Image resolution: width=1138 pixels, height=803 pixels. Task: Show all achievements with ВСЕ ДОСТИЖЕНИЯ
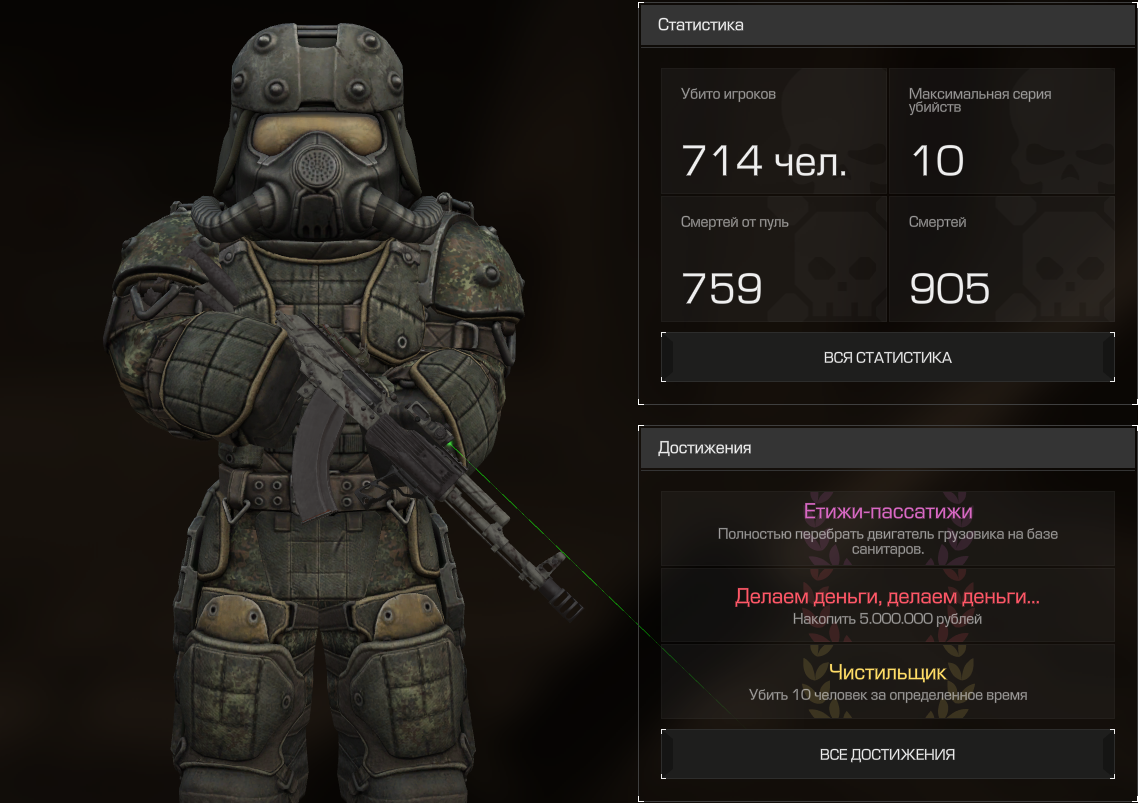click(887, 755)
